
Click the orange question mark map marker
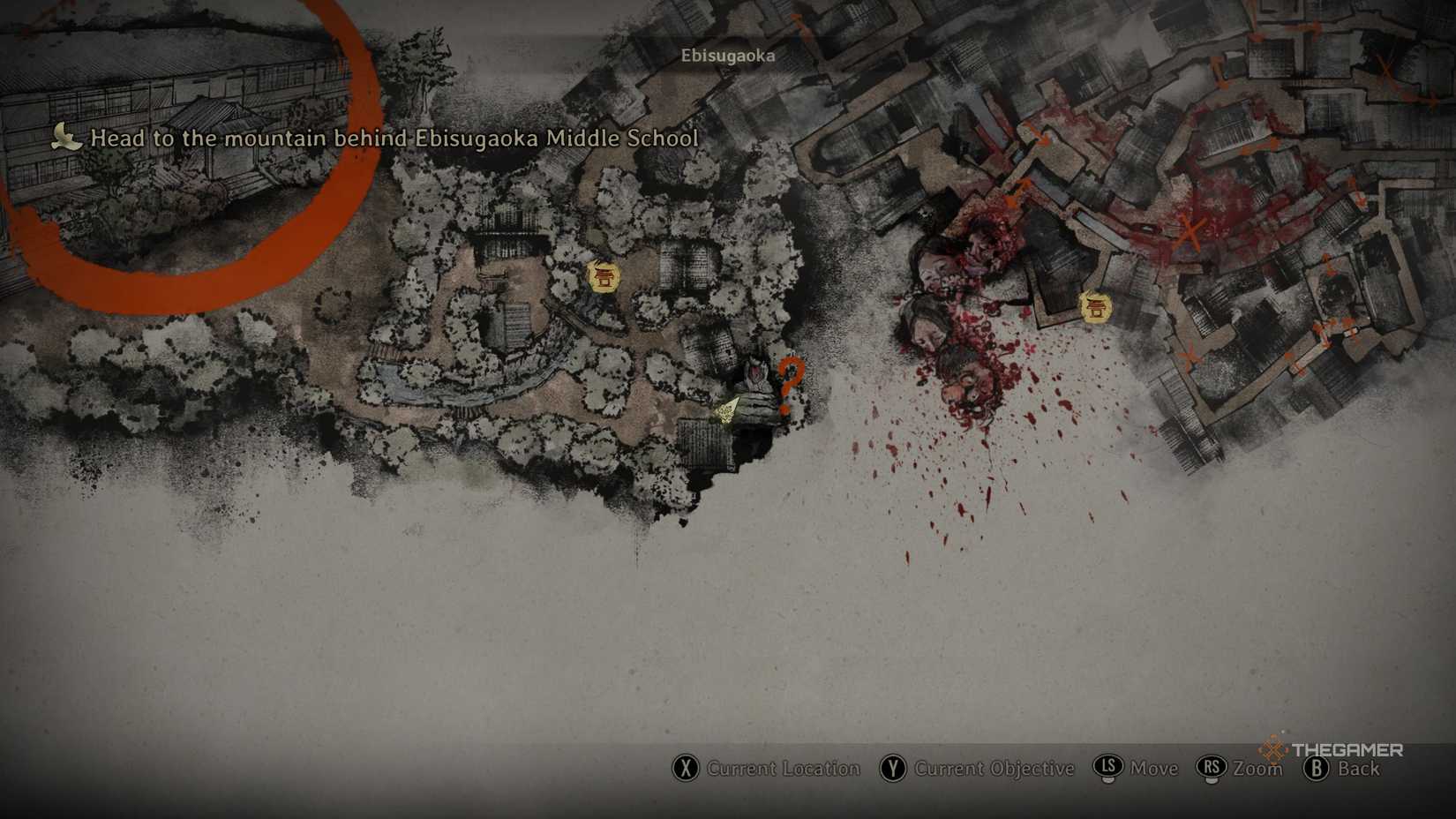(x=790, y=386)
